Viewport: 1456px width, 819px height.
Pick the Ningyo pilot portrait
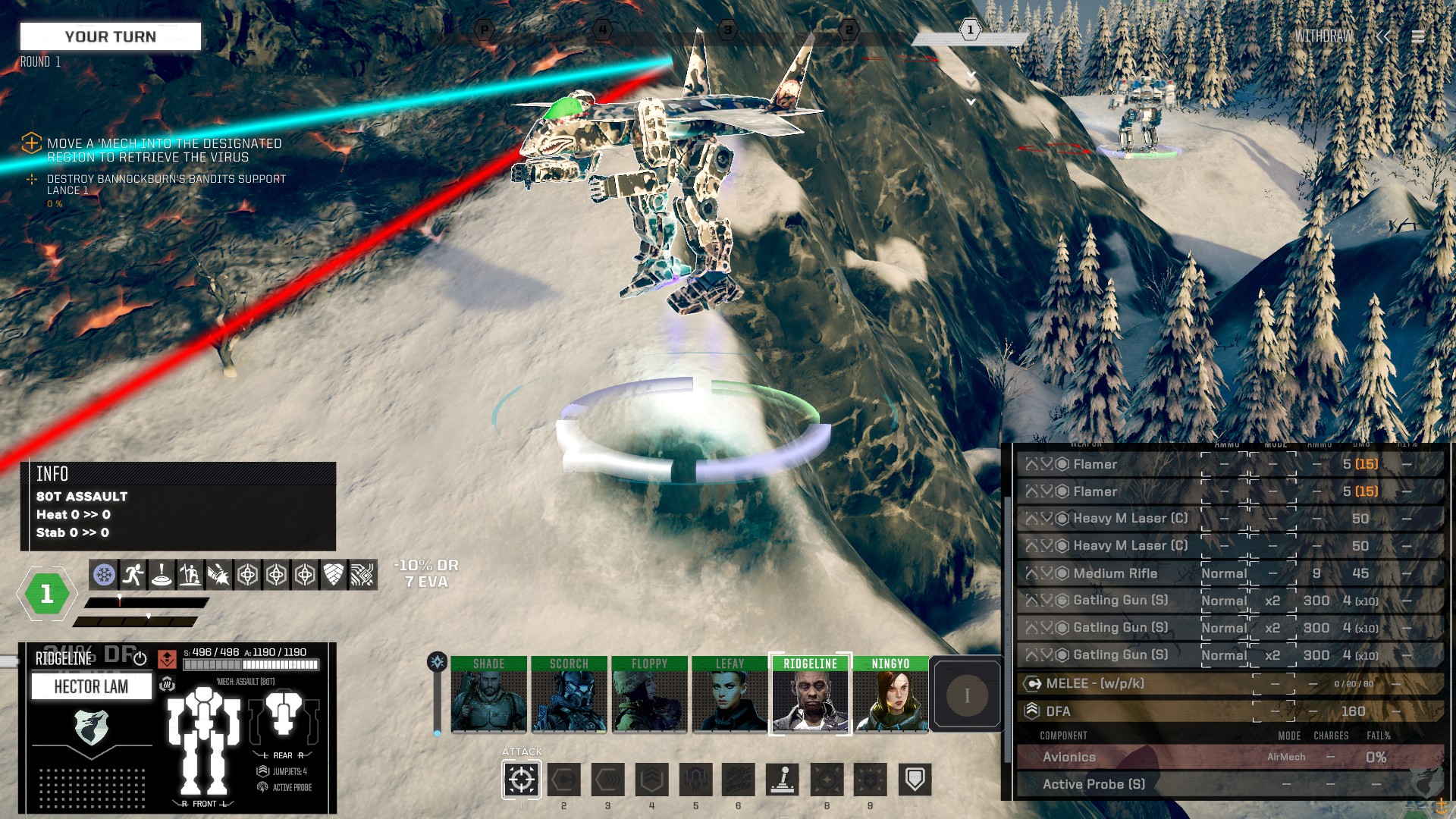pos(890,694)
